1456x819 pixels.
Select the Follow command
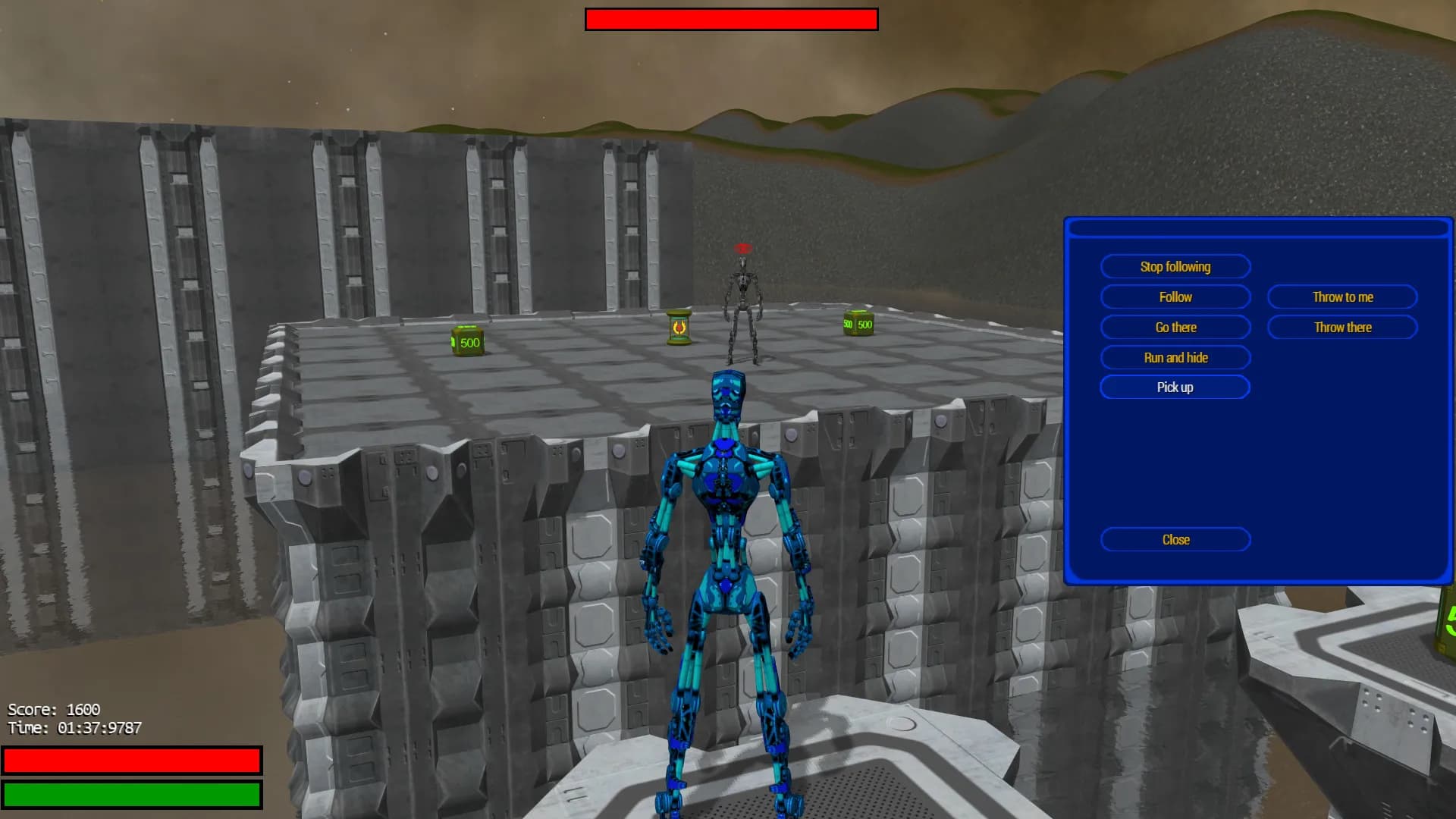click(x=1175, y=297)
